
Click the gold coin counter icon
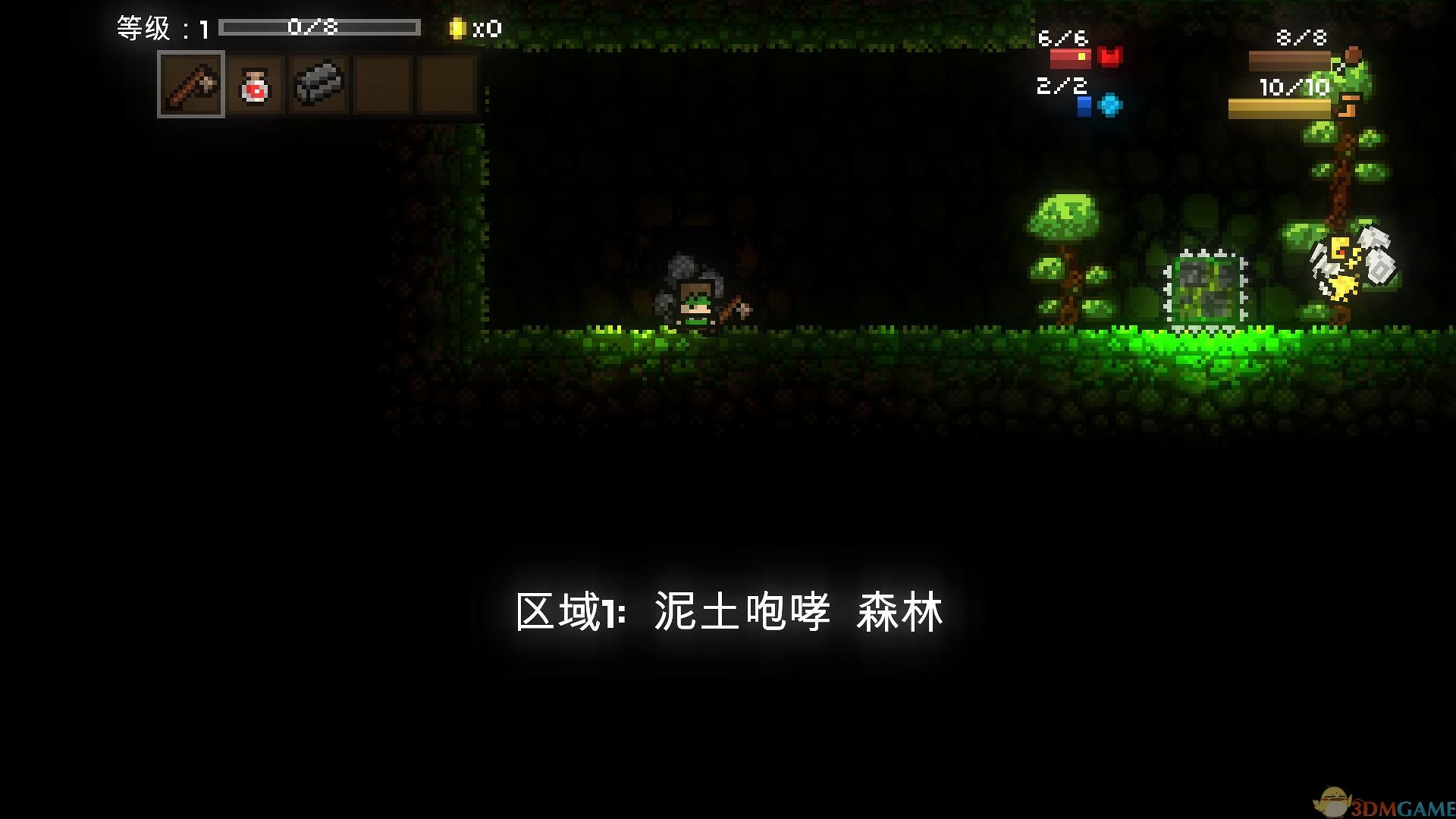457,27
